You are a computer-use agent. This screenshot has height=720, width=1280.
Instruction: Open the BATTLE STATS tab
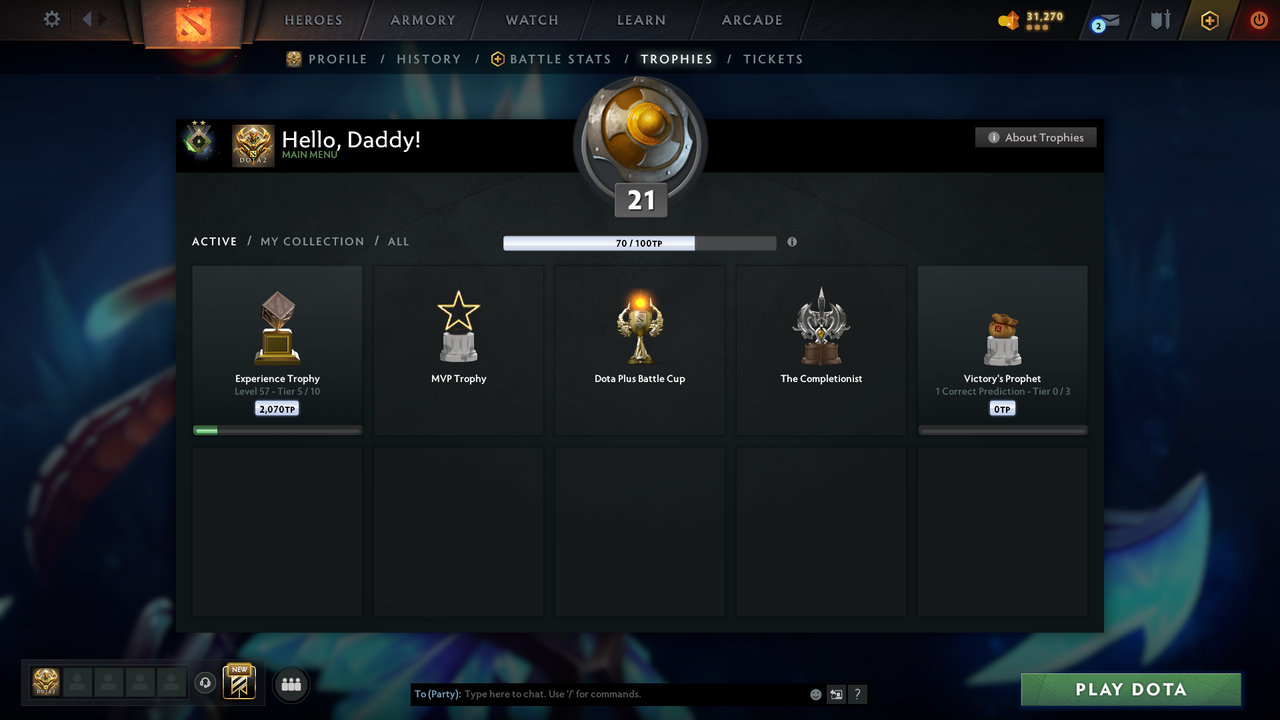coord(560,59)
